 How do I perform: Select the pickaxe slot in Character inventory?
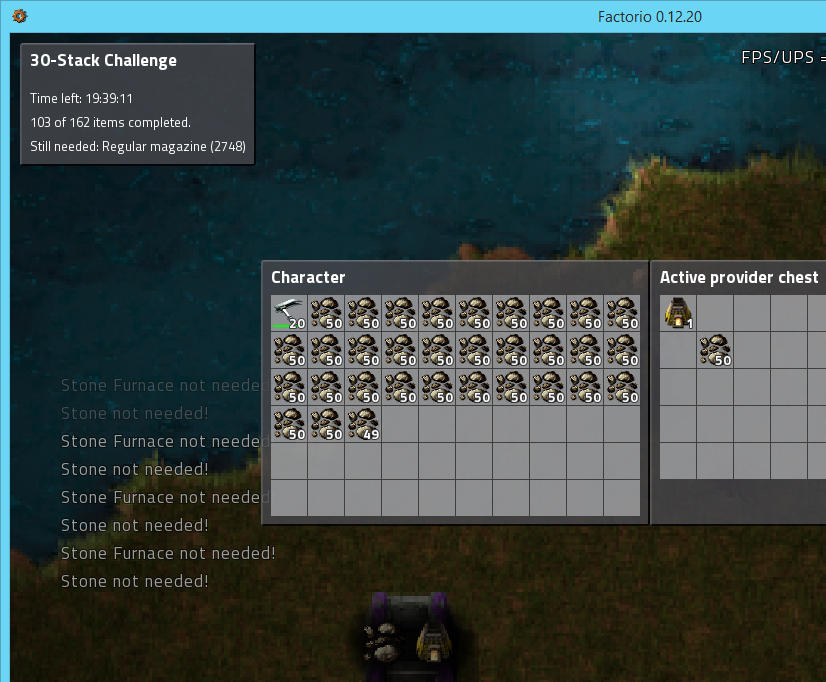click(289, 313)
